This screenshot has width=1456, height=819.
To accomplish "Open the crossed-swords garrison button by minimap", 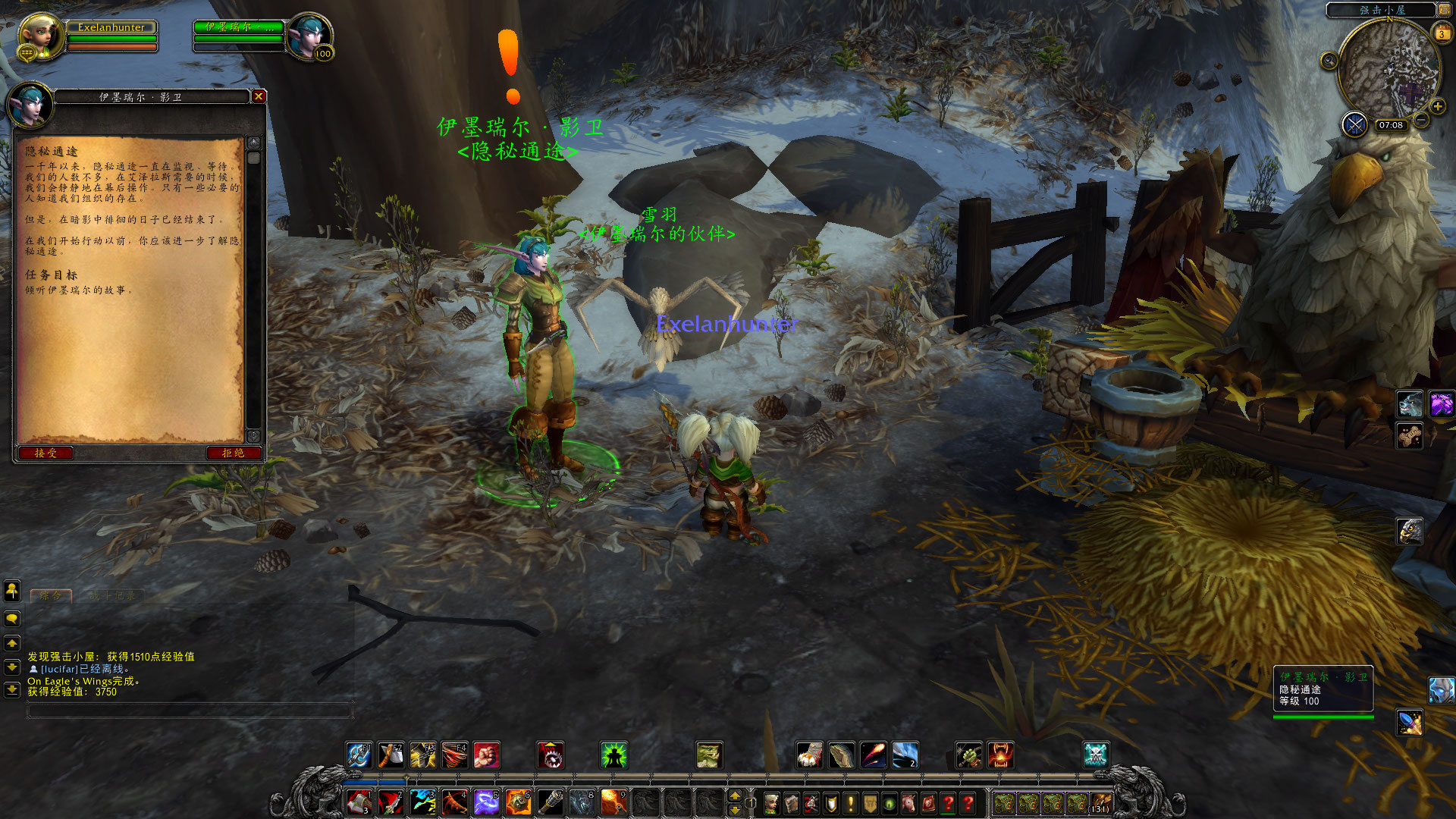I will 1354,124.
